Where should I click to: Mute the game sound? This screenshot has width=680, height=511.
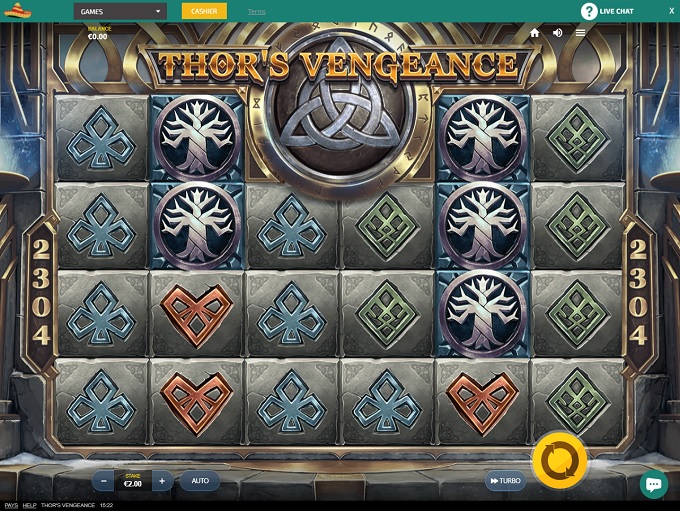[557, 33]
